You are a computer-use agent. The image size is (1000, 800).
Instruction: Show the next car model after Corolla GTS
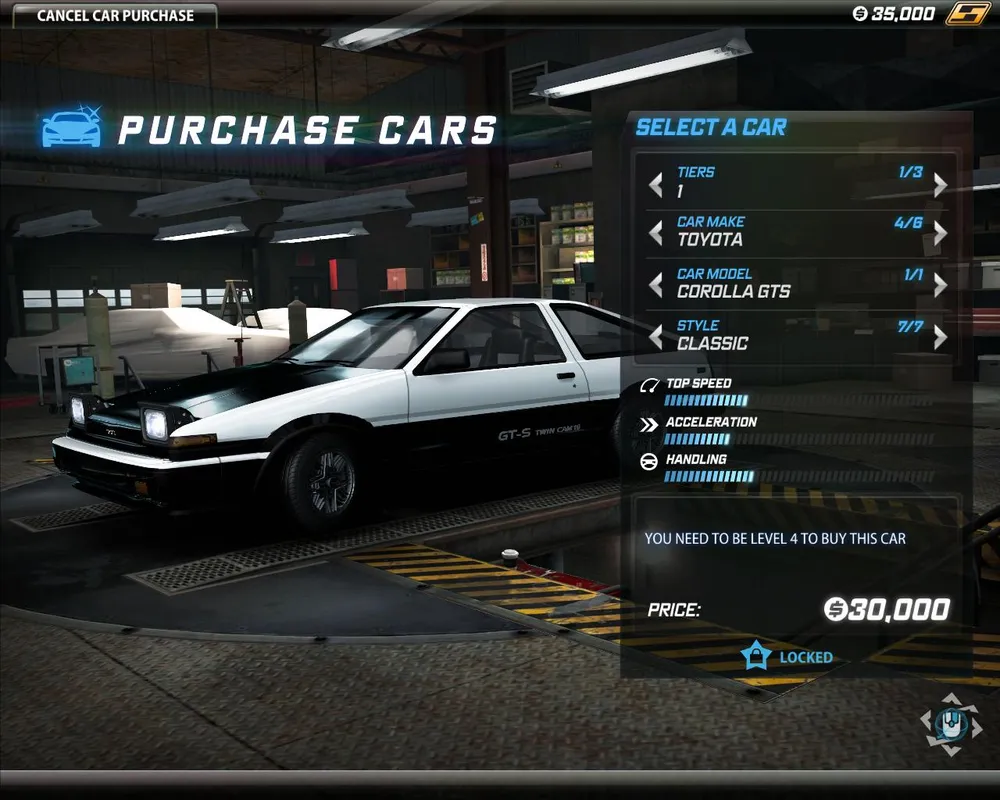[940, 286]
